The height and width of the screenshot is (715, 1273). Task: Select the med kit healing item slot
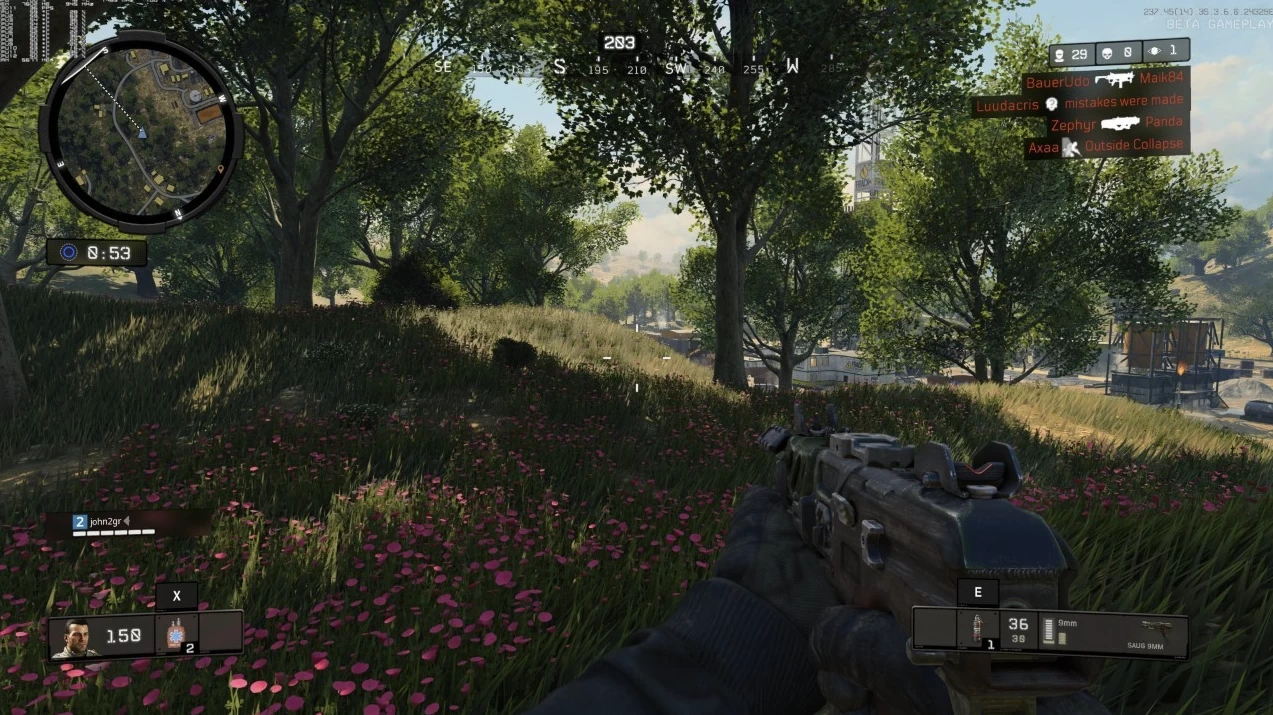click(x=175, y=634)
